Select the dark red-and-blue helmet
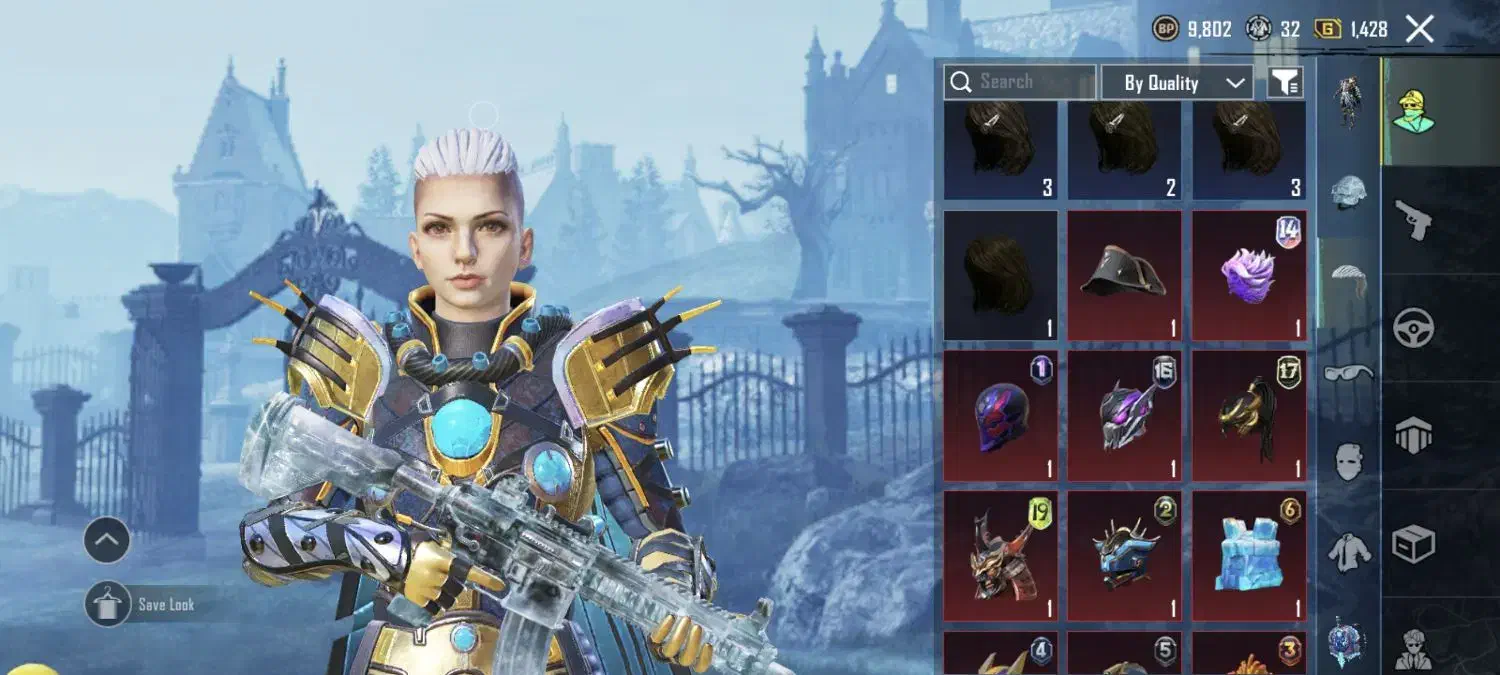 (x=1000, y=415)
